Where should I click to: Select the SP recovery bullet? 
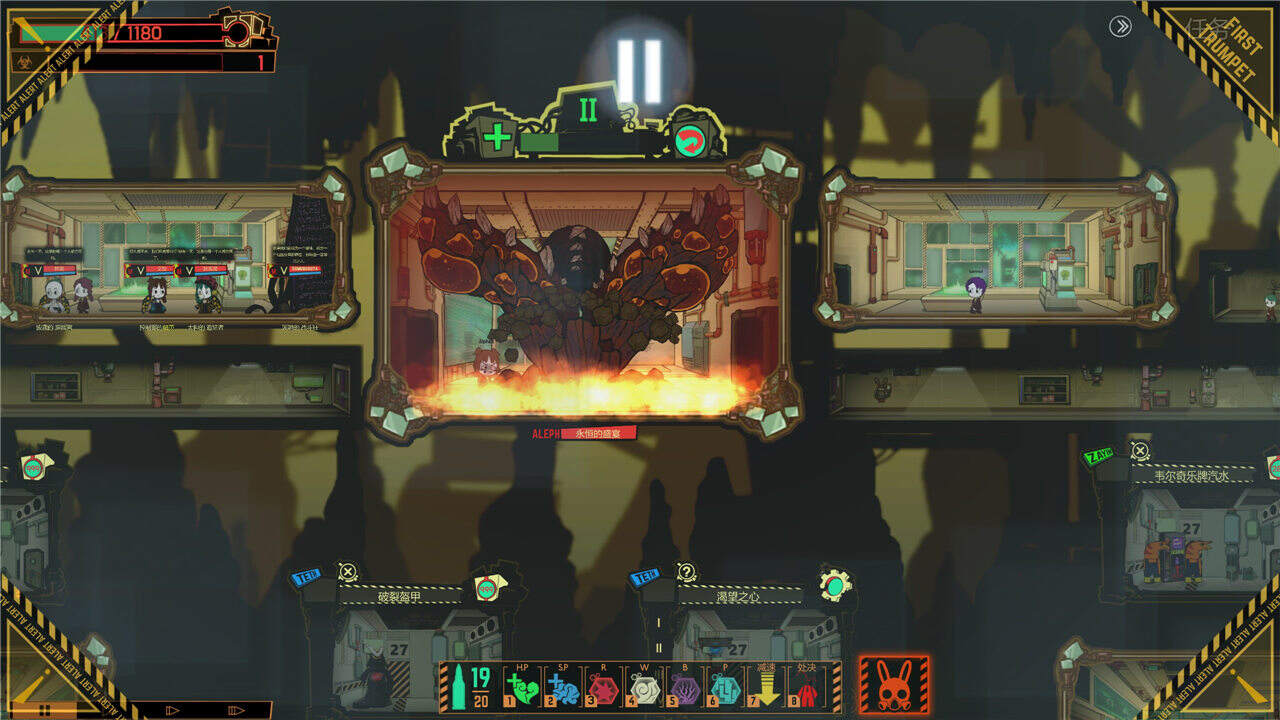tap(563, 687)
